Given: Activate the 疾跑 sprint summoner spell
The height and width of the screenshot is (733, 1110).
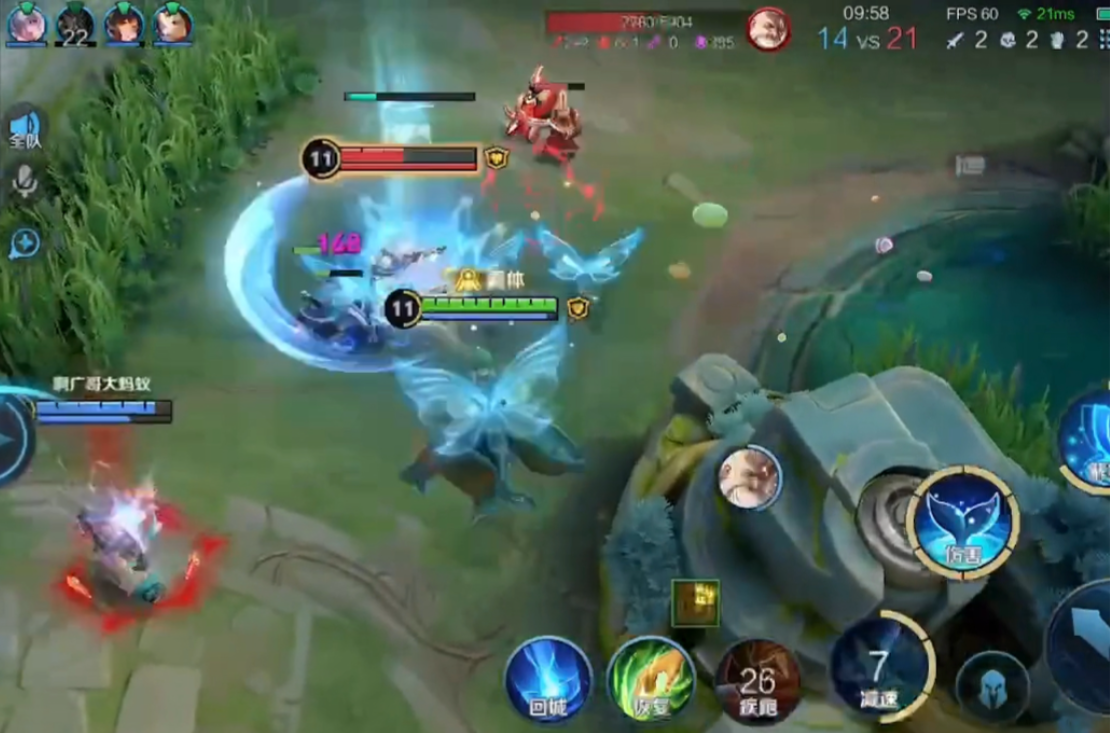Looking at the screenshot, I should [x=757, y=682].
